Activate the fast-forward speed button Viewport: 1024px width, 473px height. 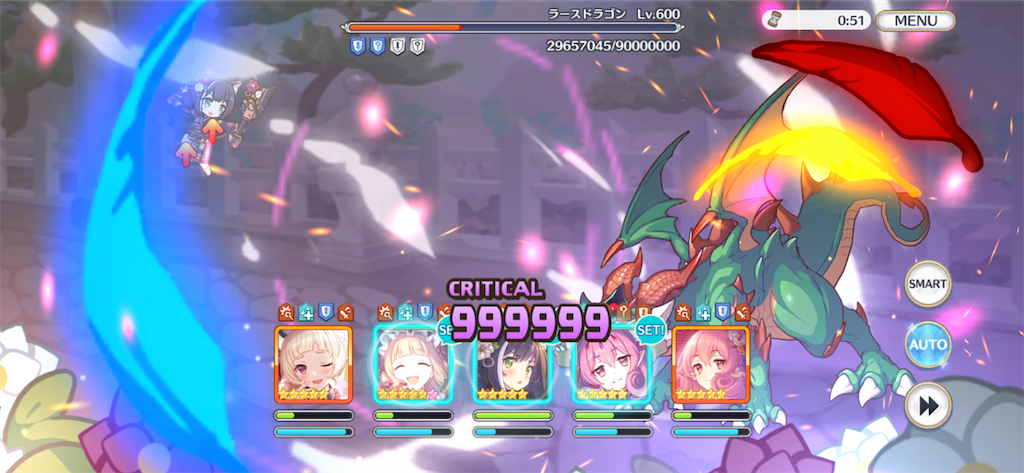927,406
